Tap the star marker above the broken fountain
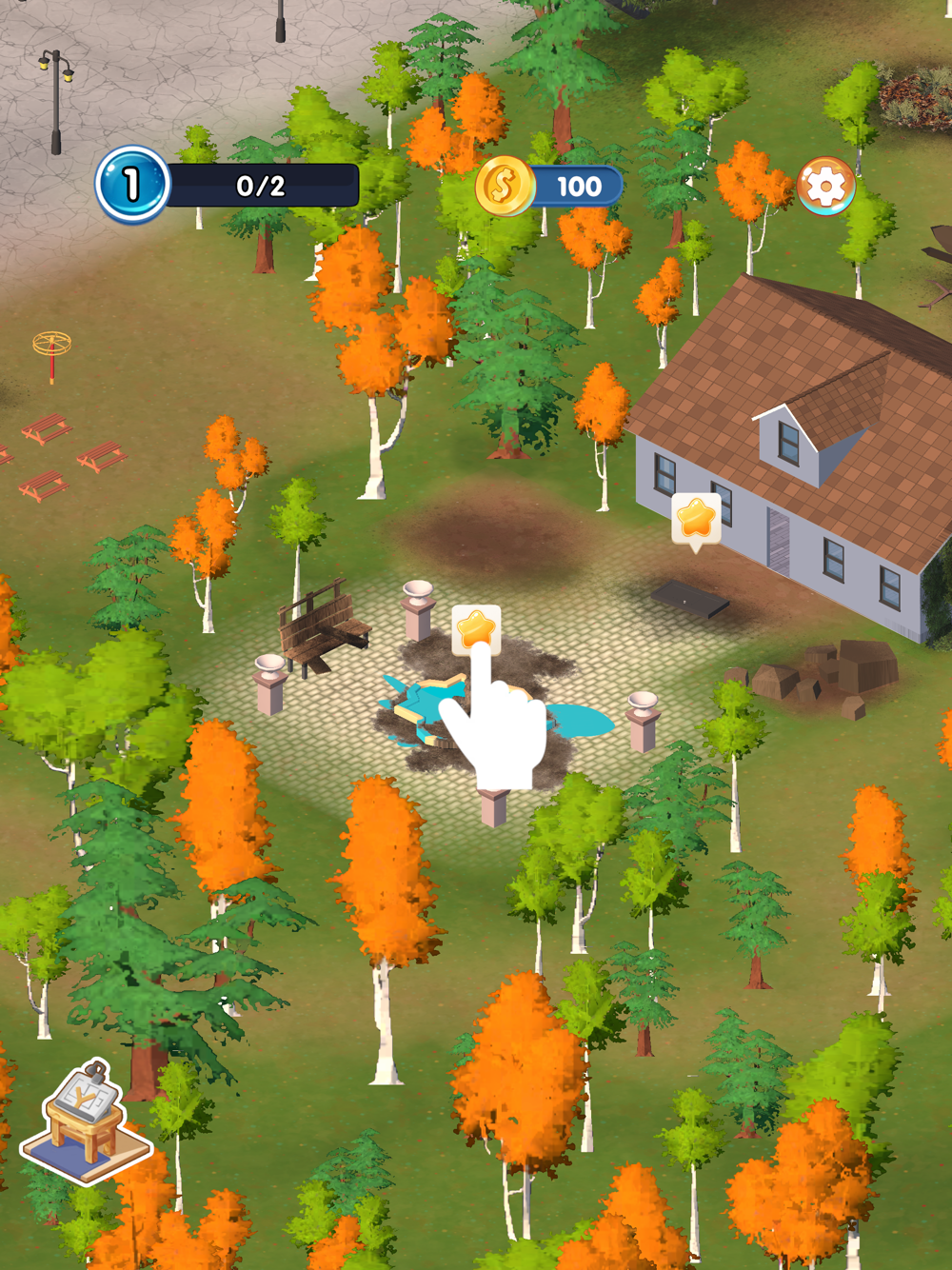 (475, 629)
